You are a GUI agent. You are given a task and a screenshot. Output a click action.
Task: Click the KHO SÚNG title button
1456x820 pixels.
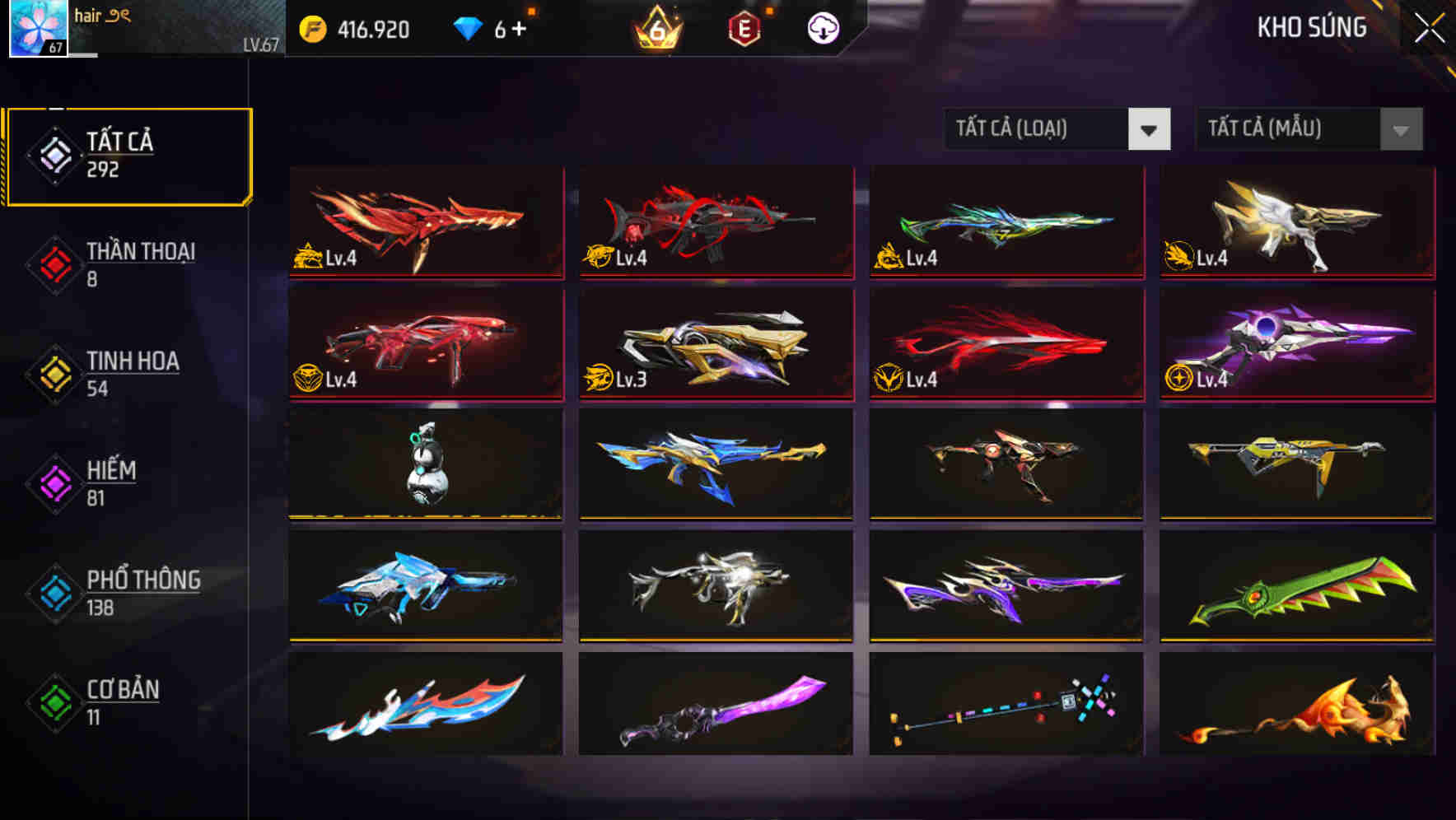[1311, 27]
